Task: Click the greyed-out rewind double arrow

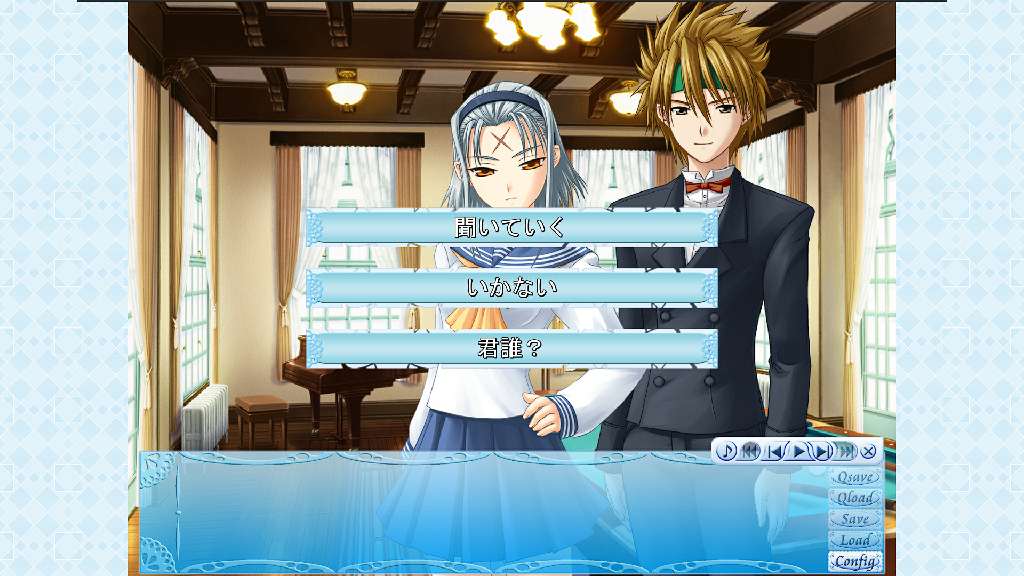Action: pos(751,451)
